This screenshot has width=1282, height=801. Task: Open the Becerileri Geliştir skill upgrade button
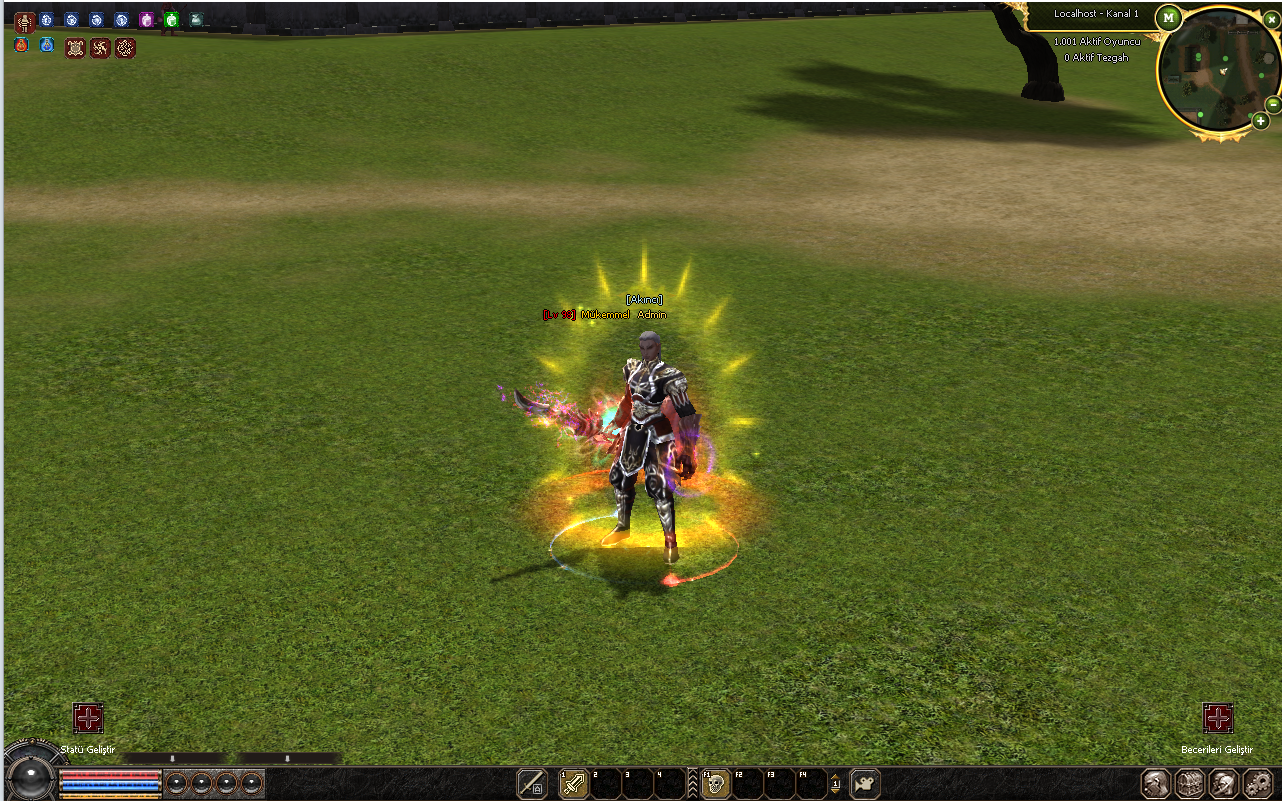[1217, 718]
